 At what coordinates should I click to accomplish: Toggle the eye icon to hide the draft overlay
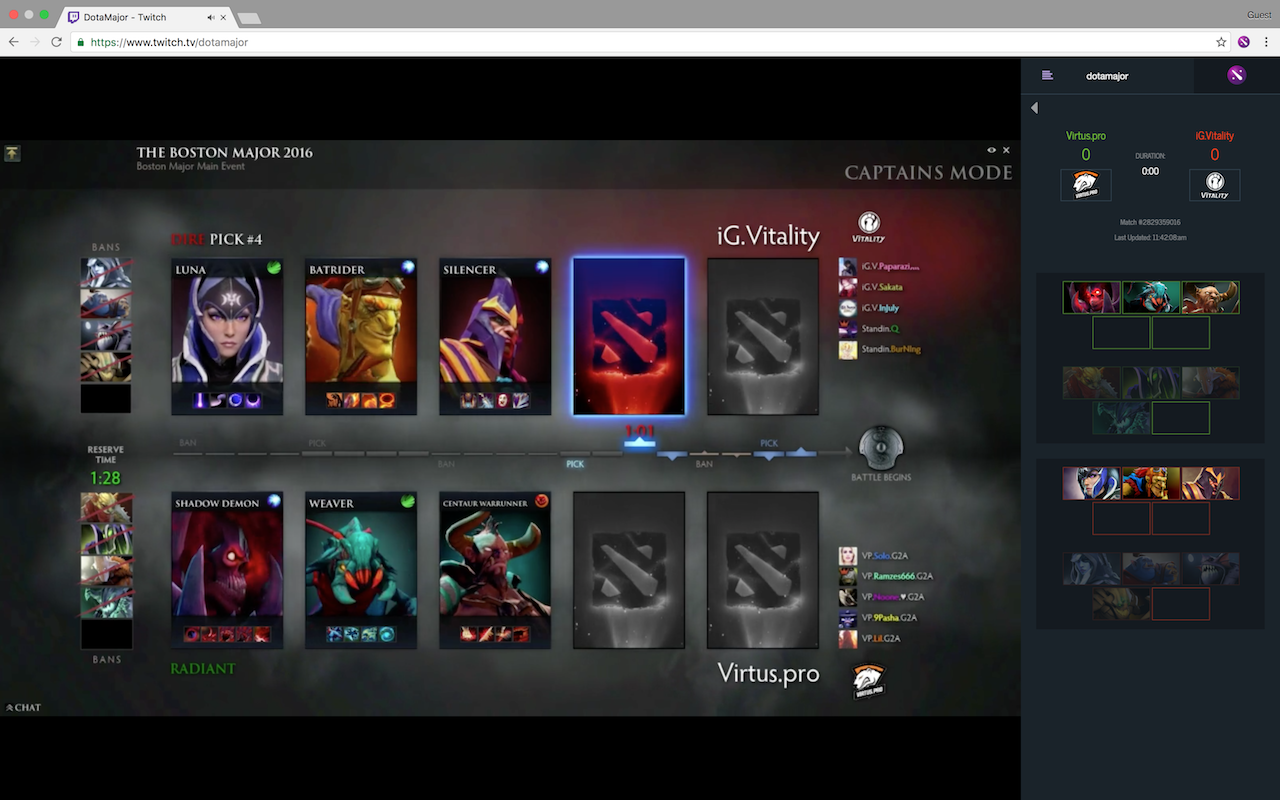click(x=990, y=149)
